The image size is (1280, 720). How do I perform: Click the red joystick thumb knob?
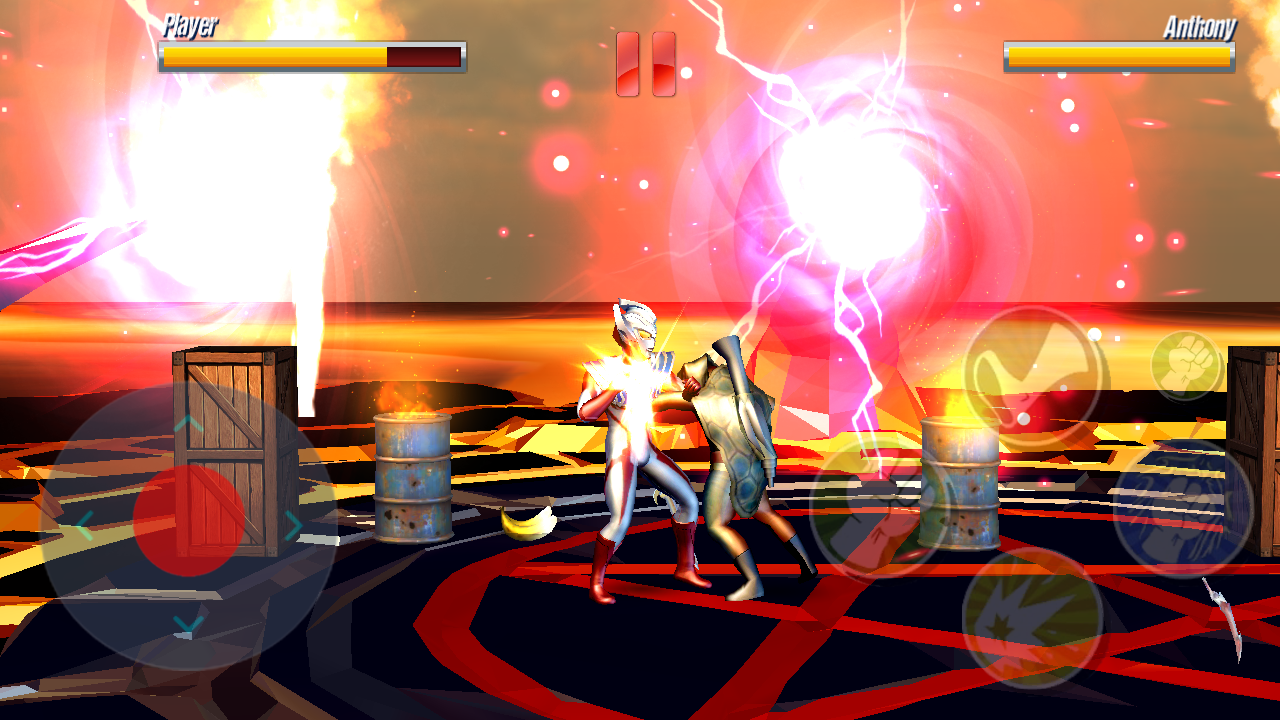pyautogui.click(x=188, y=521)
